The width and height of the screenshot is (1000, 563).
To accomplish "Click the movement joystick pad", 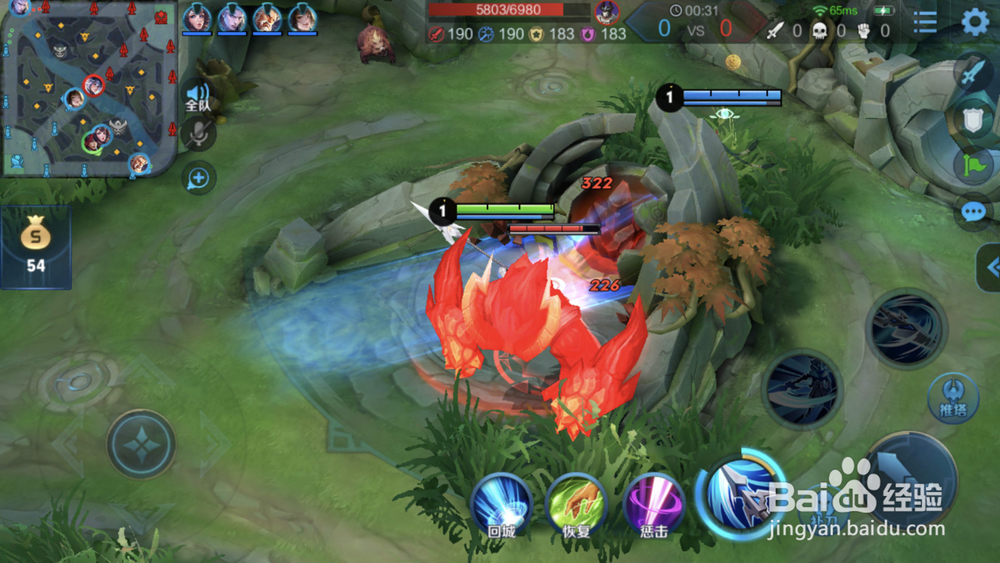I will [x=141, y=444].
